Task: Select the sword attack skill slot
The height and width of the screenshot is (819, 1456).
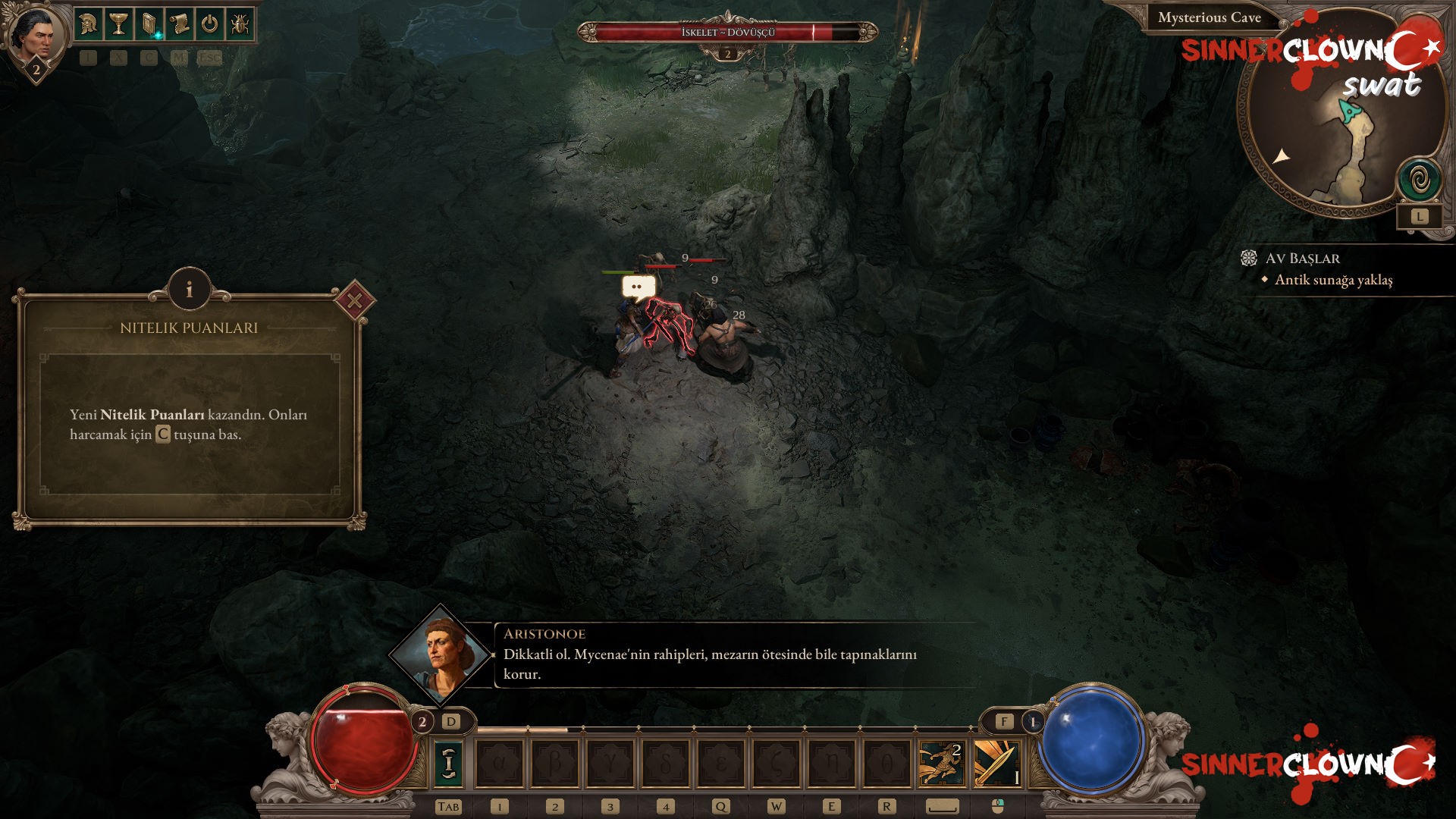Action: point(996,763)
